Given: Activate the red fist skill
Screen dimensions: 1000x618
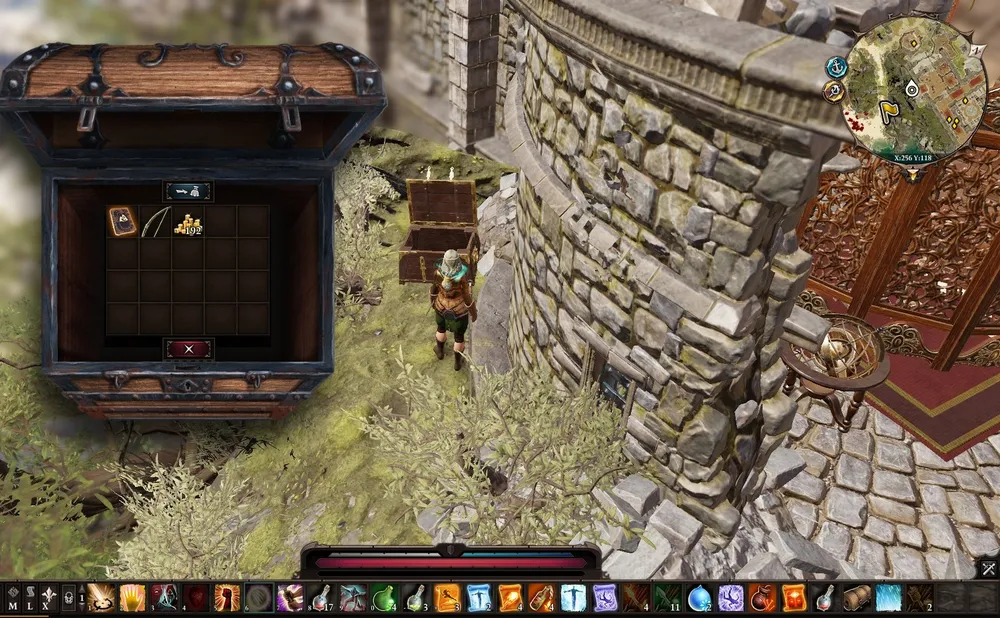Looking at the screenshot, I should [227, 598].
